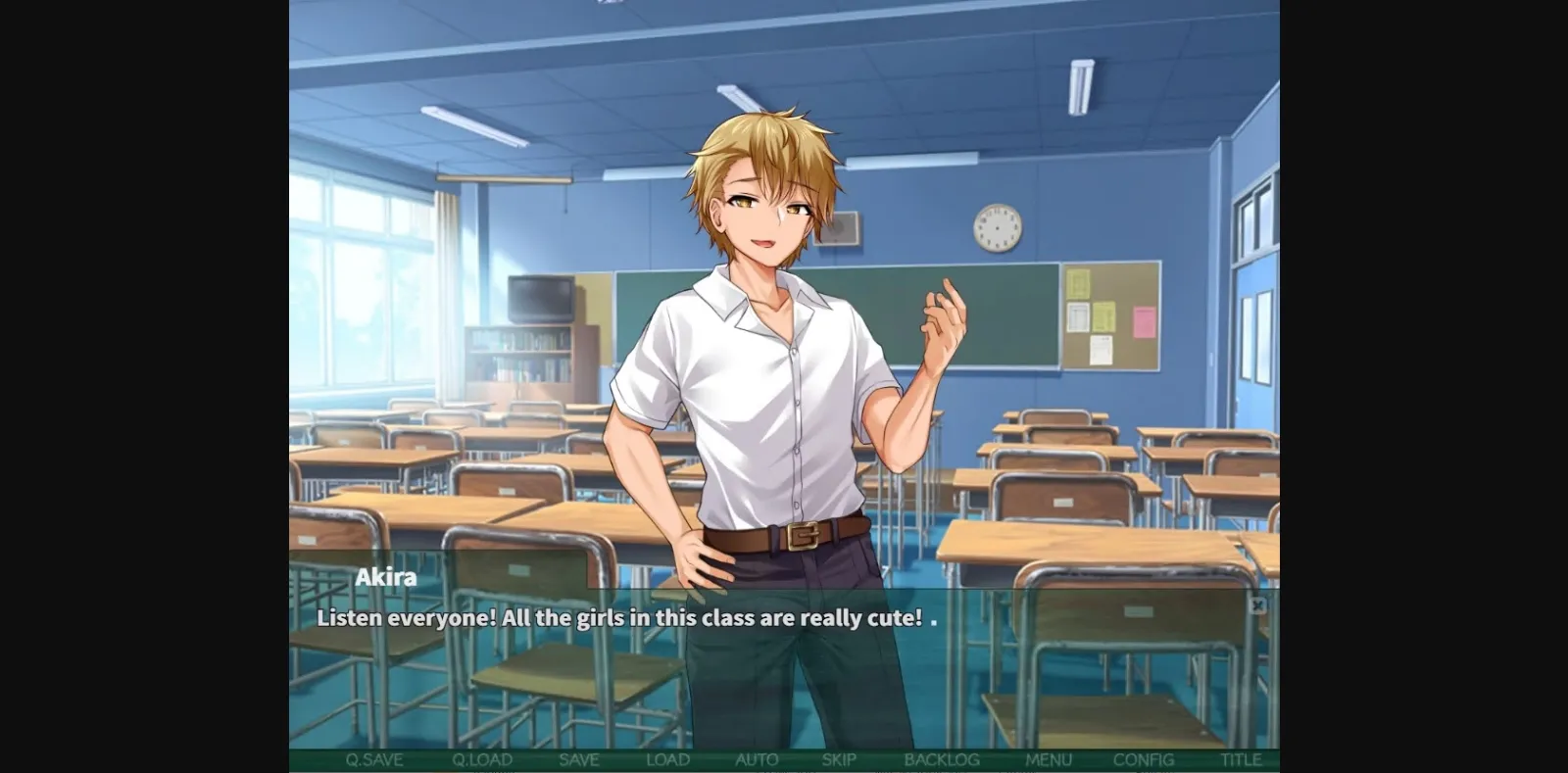Image resolution: width=1568 pixels, height=773 pixels.
Task: Open the SAVE screen
Action: coord(579,759)
